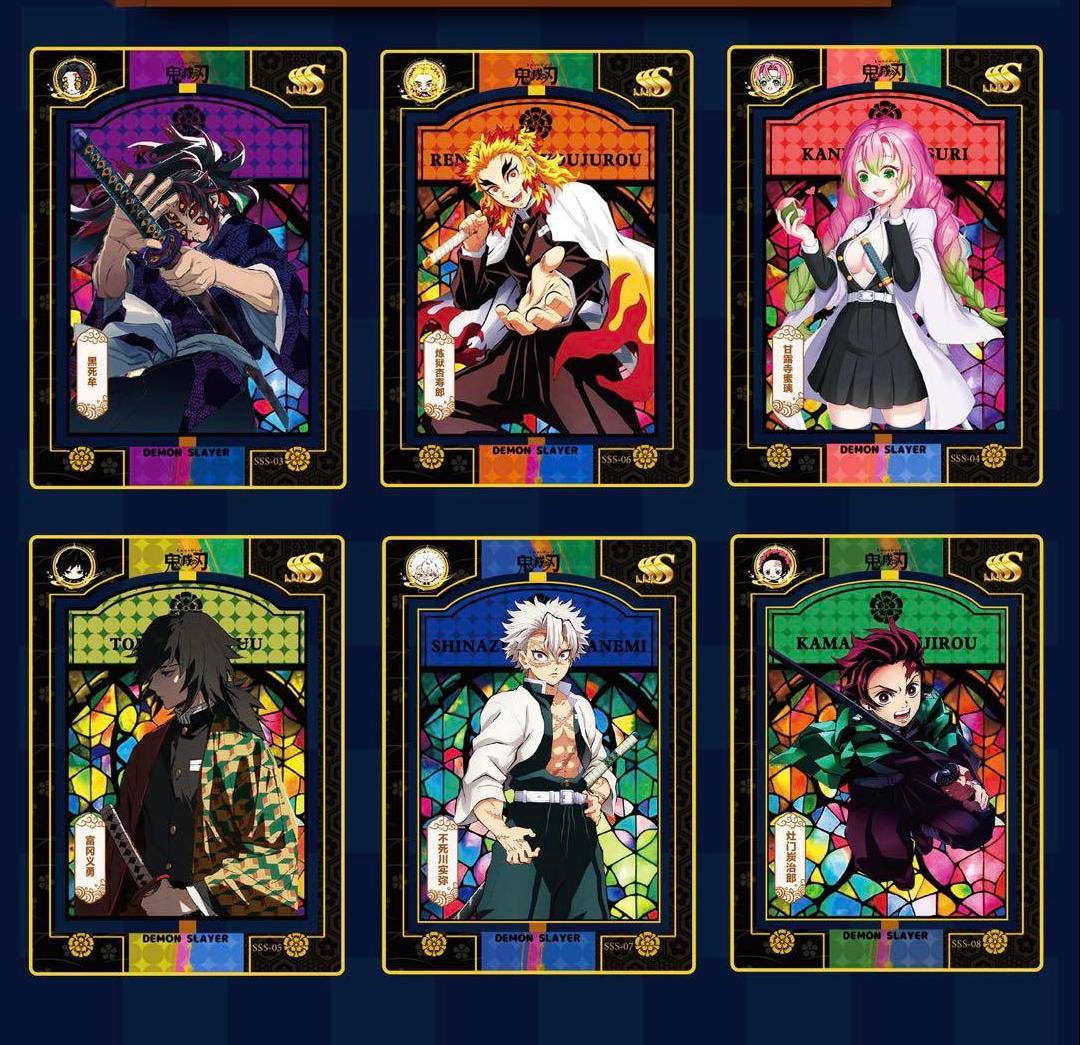
Task: Select the Kokushibo SSS-03 card
Action: pos(188,268)
